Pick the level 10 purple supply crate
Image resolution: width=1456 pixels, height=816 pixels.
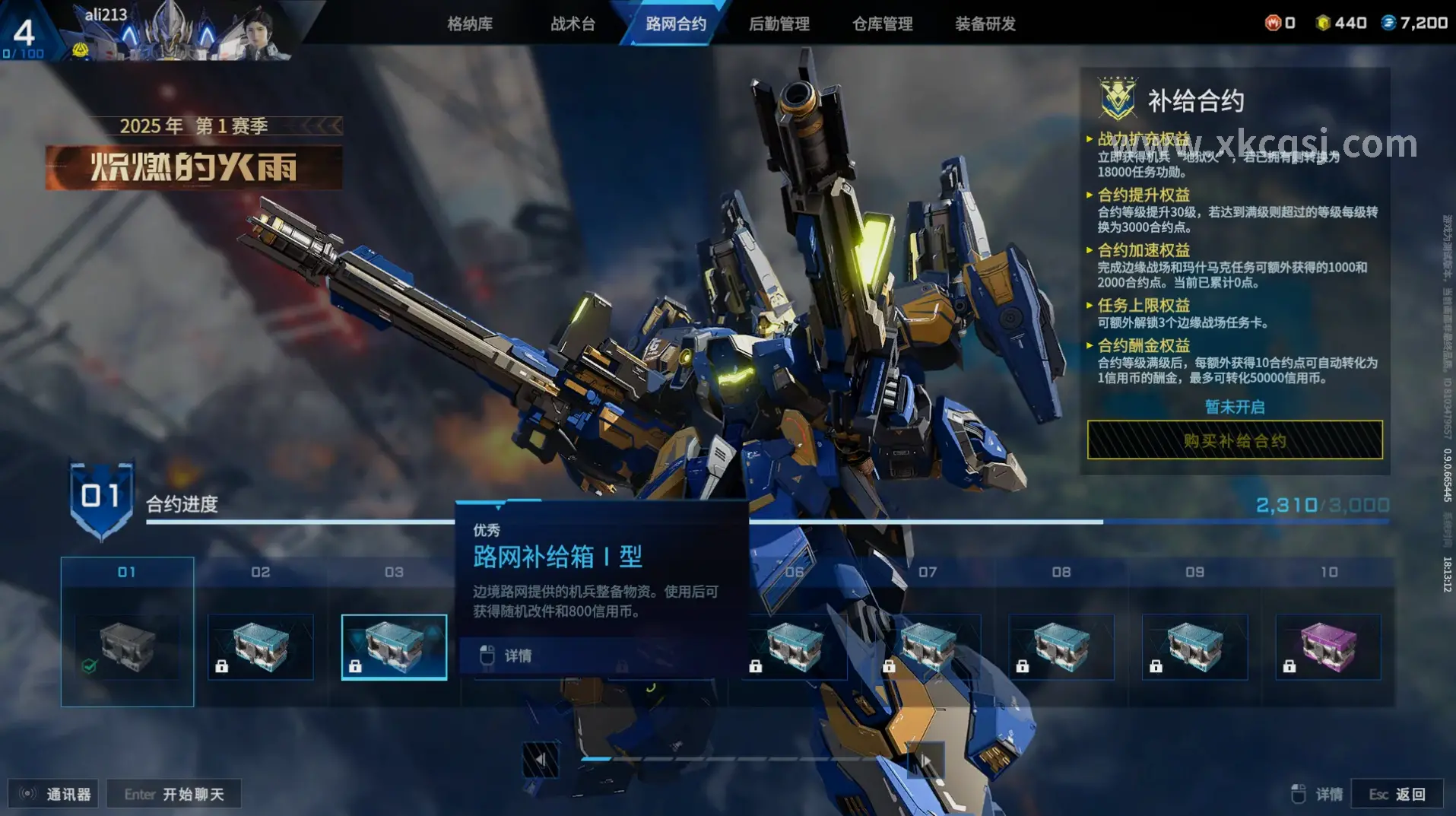click(x=1328, y=647)
